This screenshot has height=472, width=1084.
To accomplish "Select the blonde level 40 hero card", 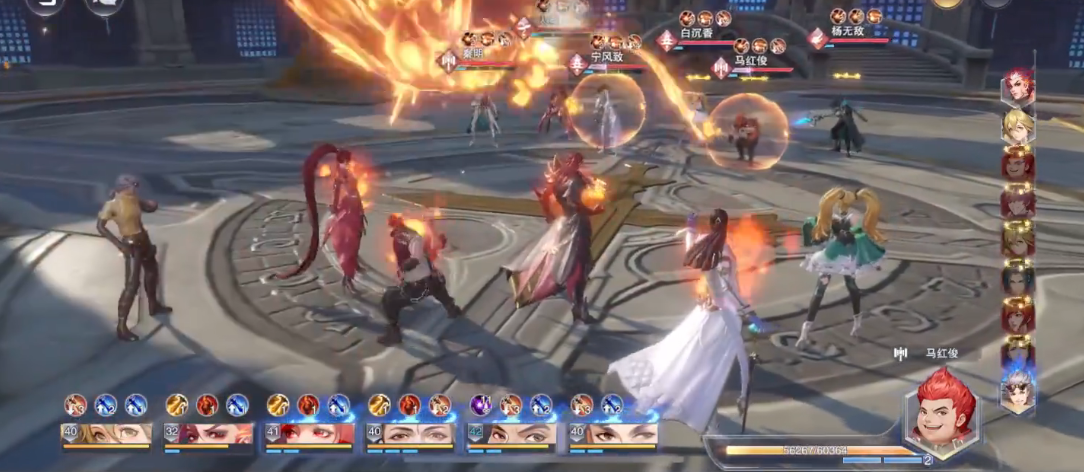I will point(107,434).
